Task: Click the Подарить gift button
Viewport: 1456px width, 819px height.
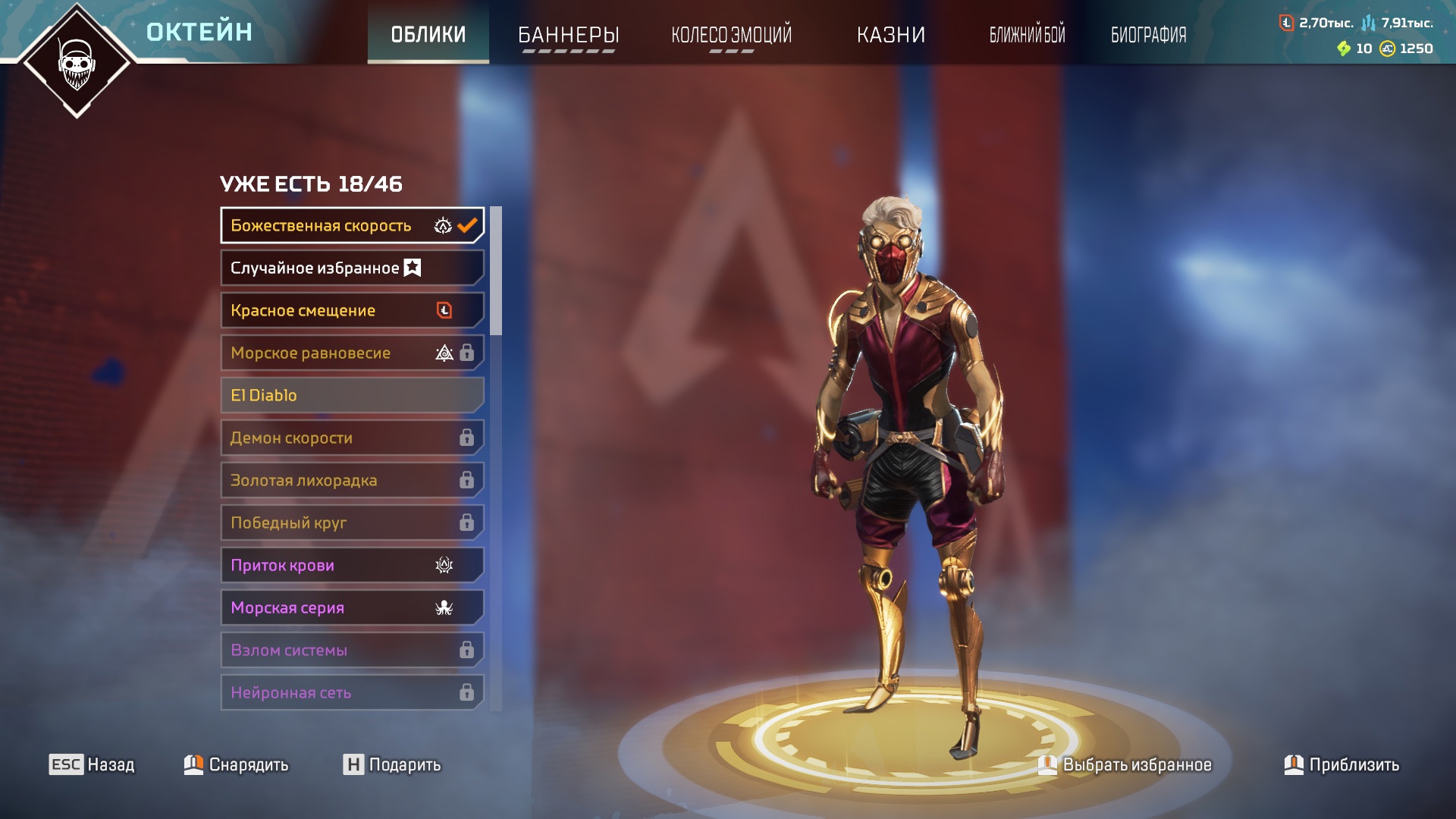Action: pyautogui.click(x=391, y=764)
